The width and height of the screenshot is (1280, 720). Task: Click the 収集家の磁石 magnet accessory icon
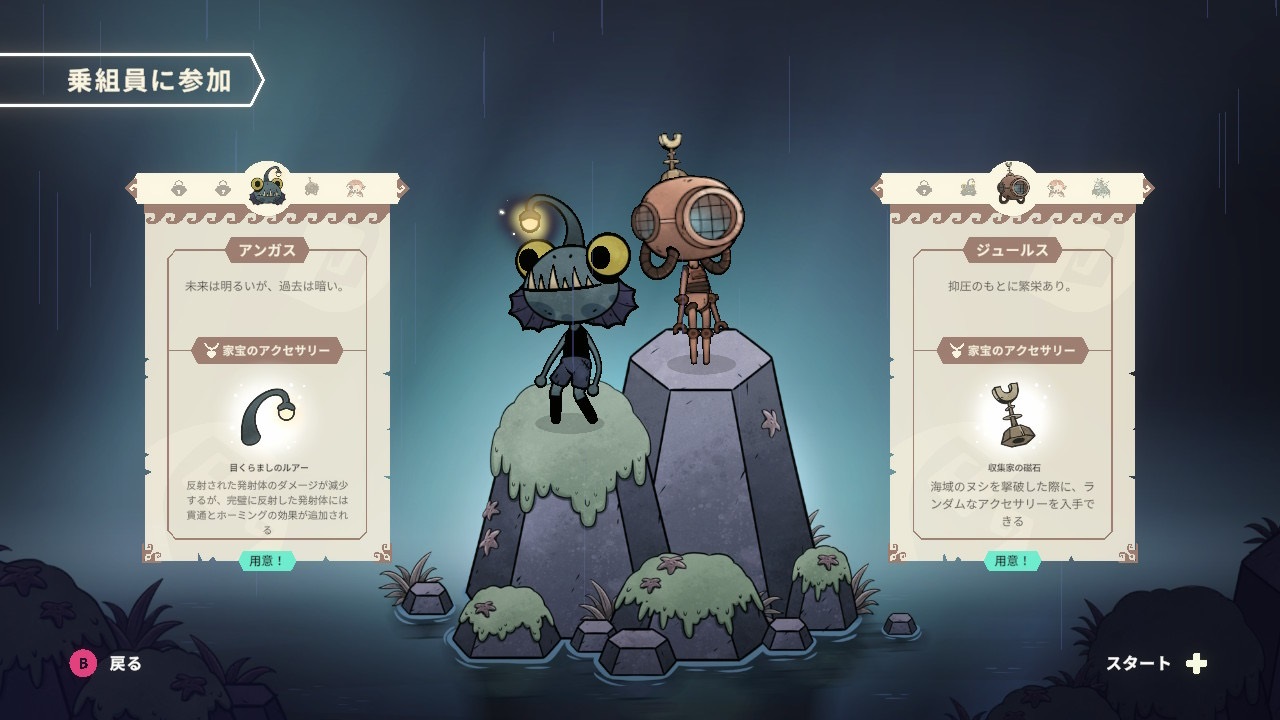(1012, 416)
